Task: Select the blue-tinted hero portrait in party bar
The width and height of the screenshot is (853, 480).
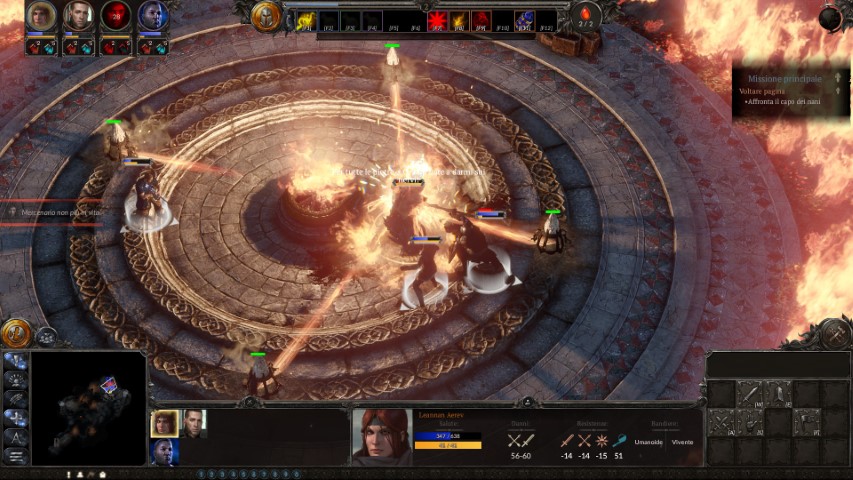Action: pos(153,16)
